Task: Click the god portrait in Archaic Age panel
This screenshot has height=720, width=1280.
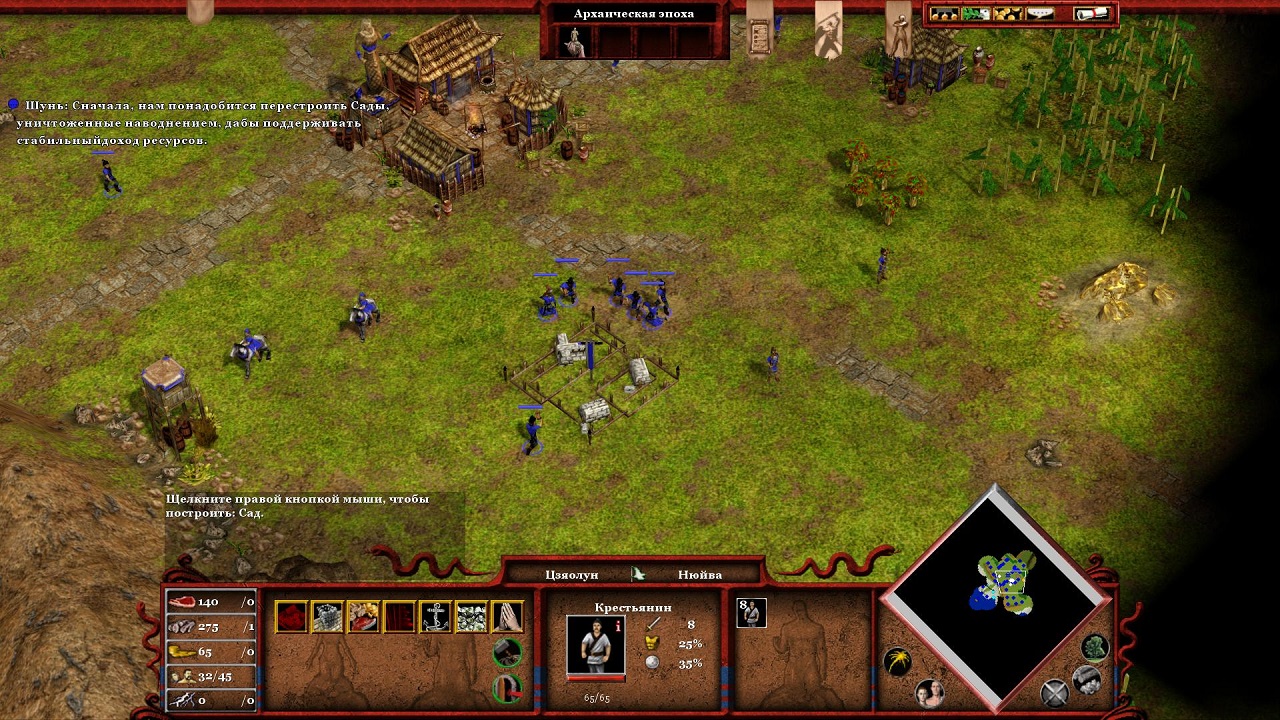Action: [x=574, y=41]
